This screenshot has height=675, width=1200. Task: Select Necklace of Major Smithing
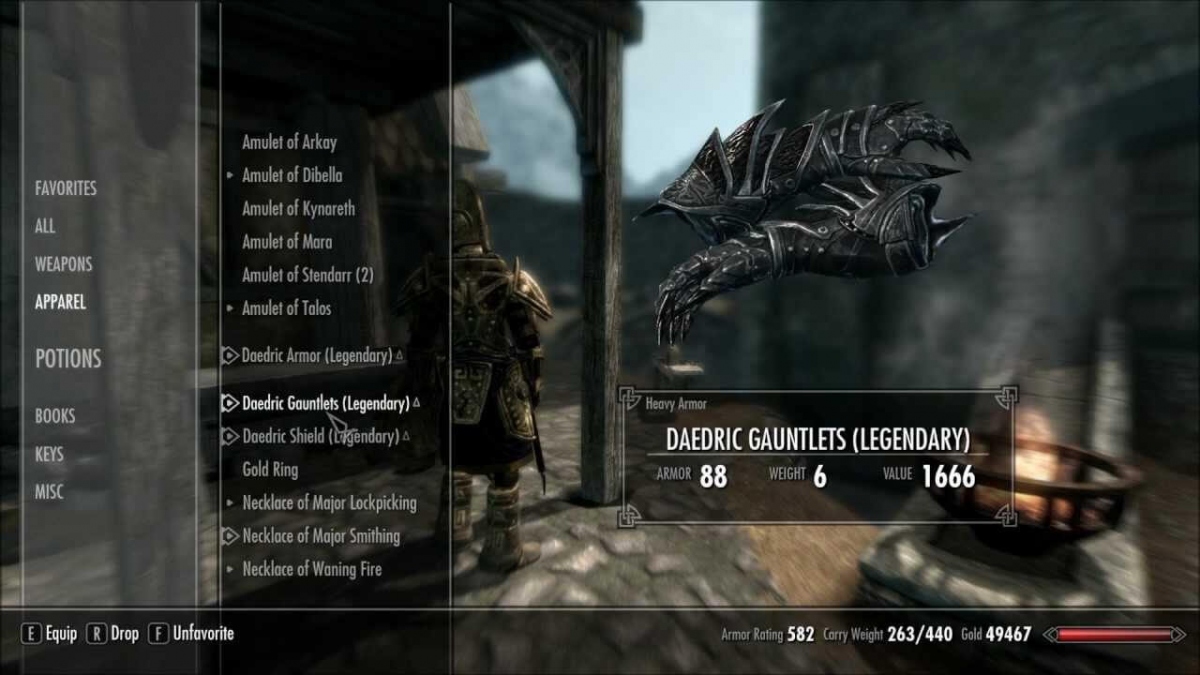tap(321, 536)
